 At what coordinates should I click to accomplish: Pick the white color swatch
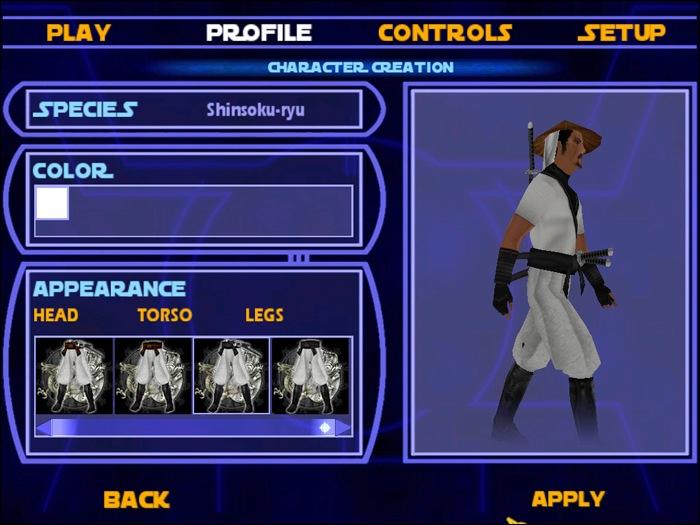point(52,203)
